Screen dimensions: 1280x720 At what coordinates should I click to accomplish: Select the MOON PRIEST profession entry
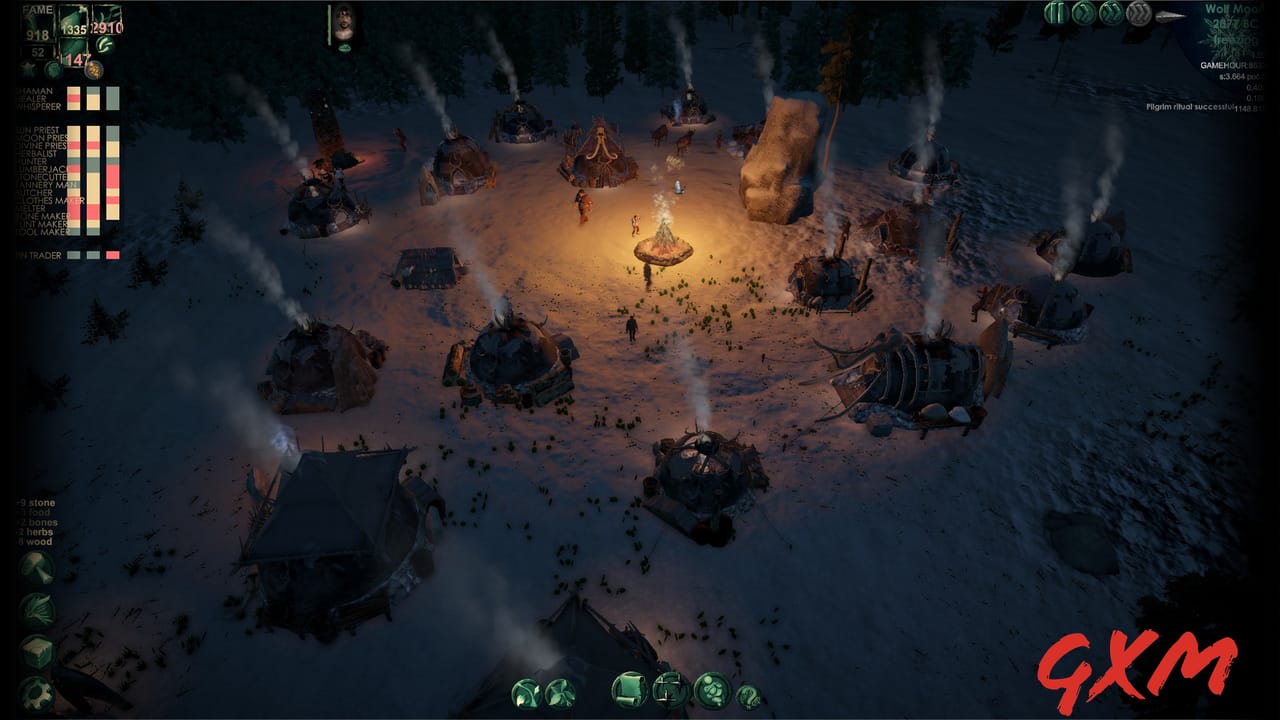click(x=40, y=137)
